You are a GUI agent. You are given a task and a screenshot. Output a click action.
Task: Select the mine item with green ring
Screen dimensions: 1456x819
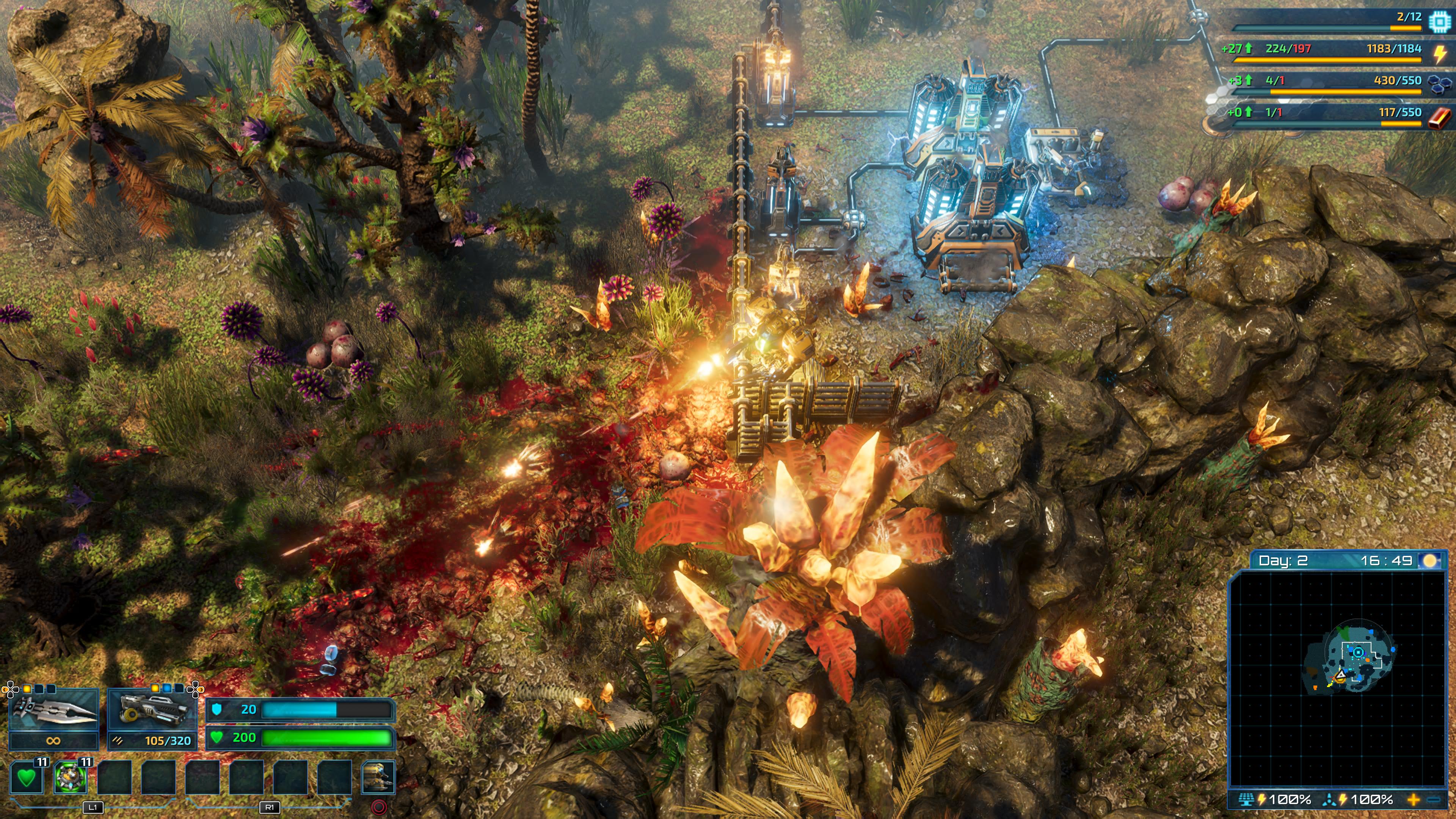pyautogui.click(x=70, y=777)
